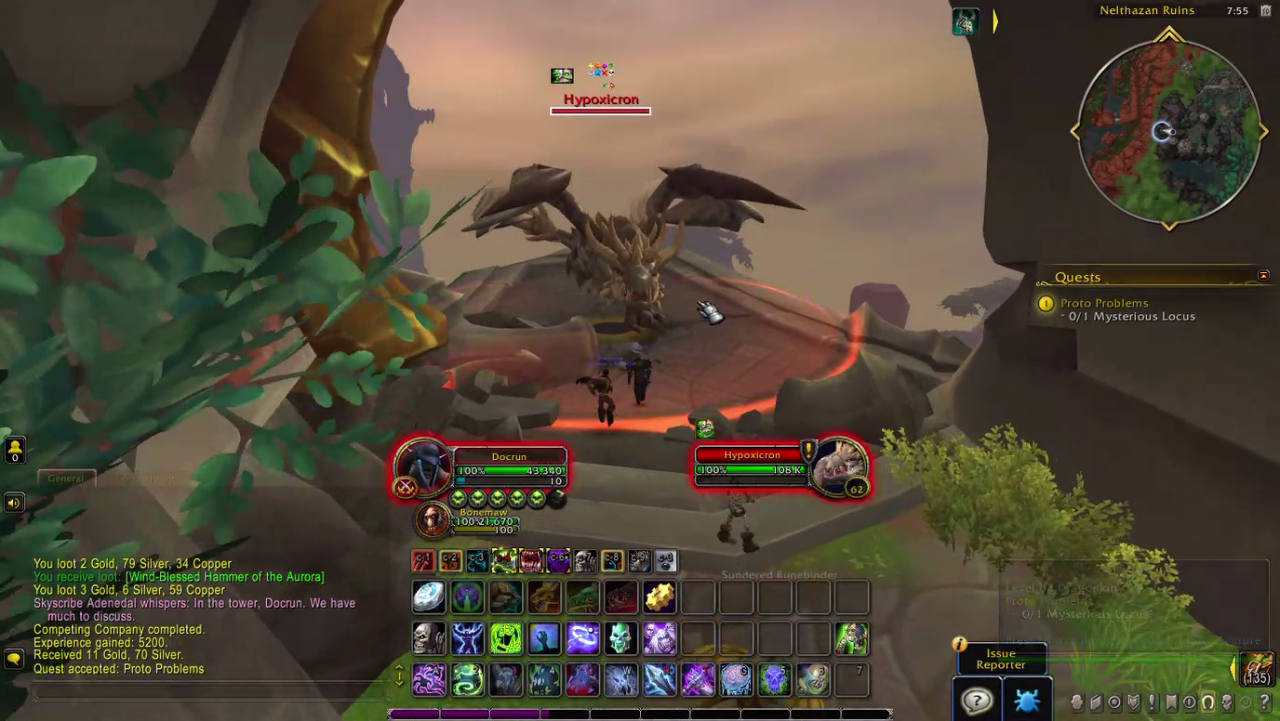Screen dimensions: 1280x721
Task: Select Hypoxicron's target portrait
Action: [838, 466]
